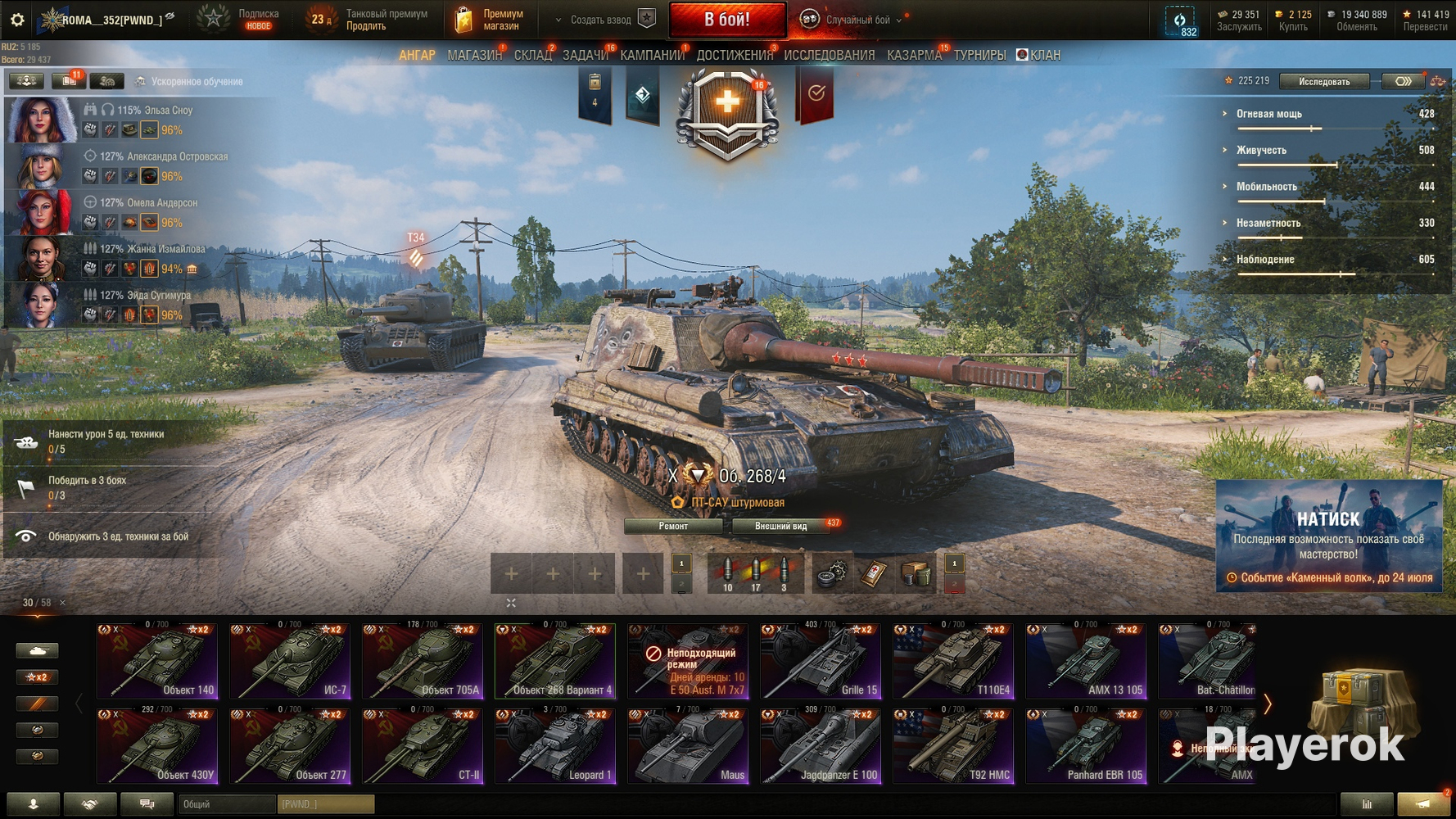Open the Премиум магазин
The image size is (1456, 819).
coord(490,20)
